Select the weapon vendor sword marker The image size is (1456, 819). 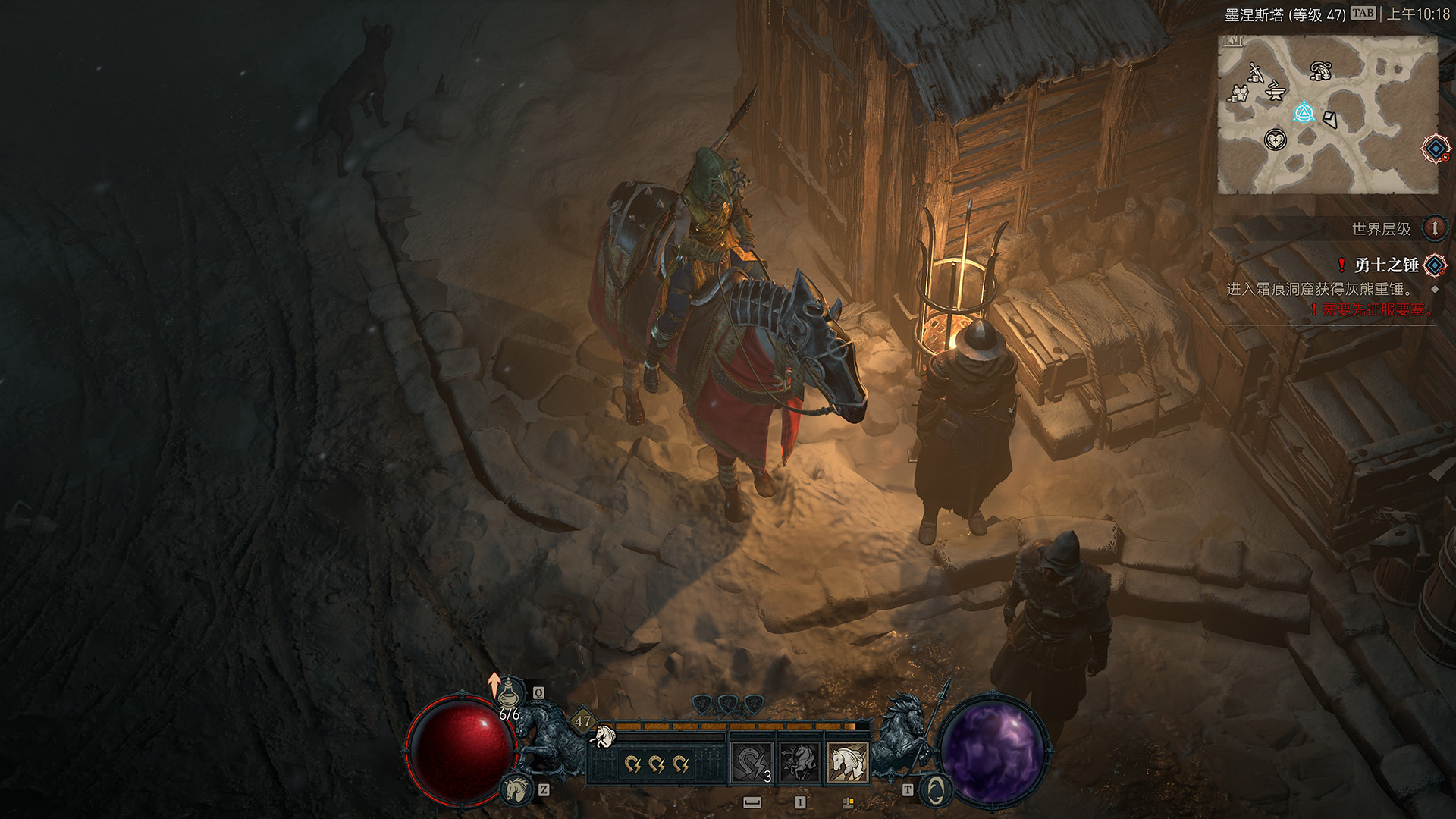click(1255, 73)
